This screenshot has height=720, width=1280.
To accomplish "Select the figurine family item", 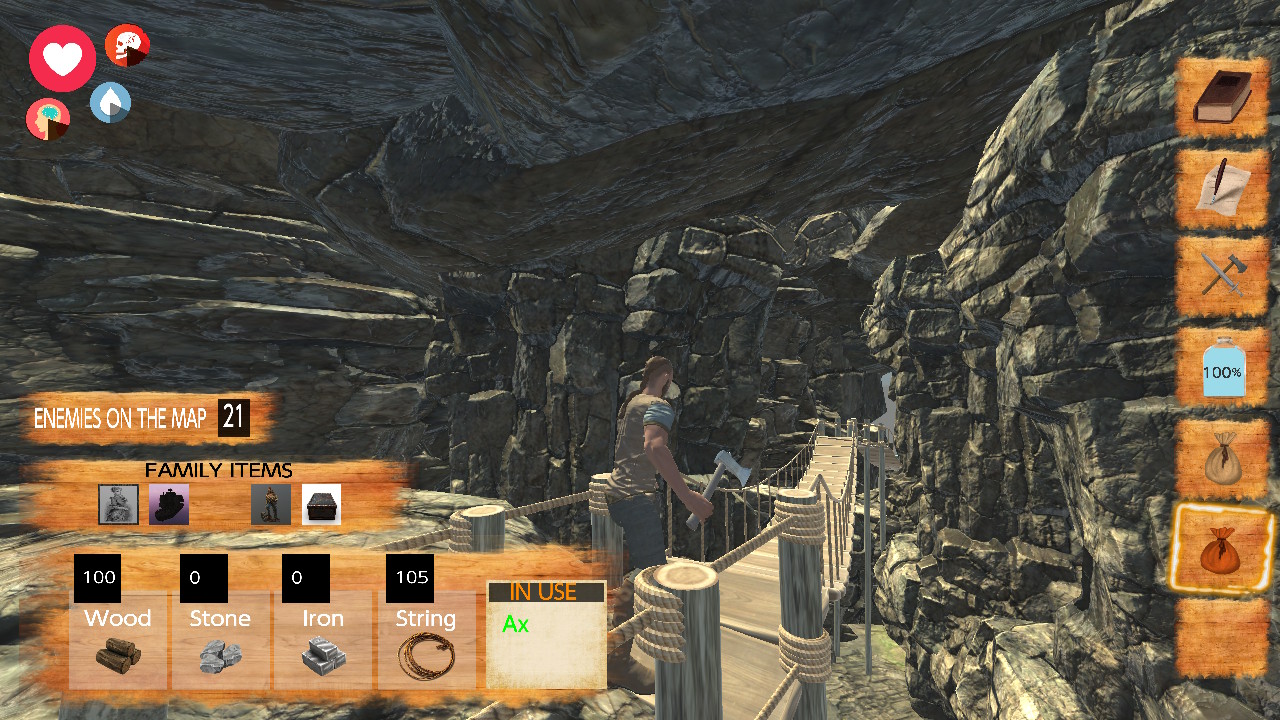I will pyautogui.click(x=271, y=504).
